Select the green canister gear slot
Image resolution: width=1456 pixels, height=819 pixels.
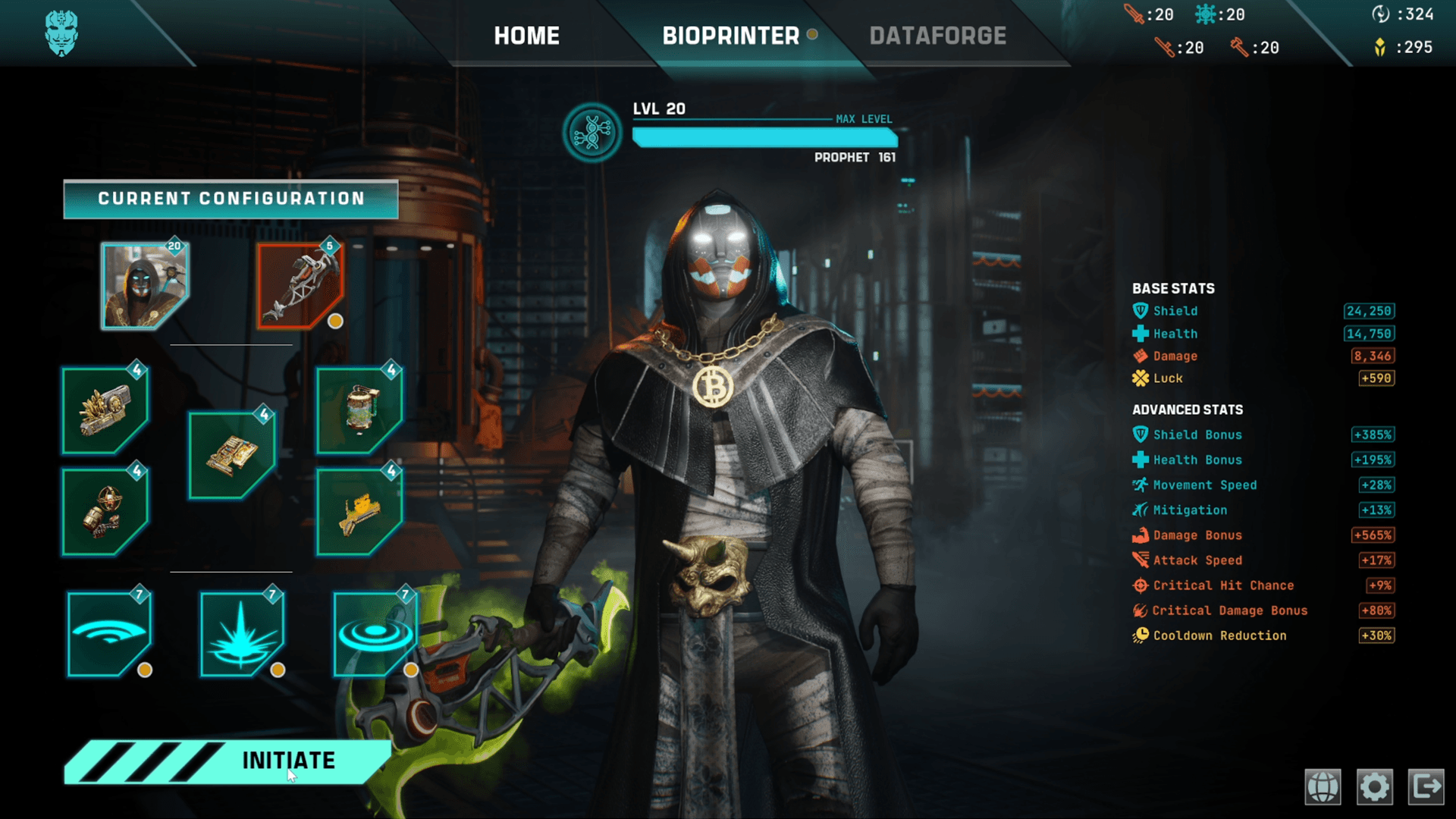pos(359,410)
